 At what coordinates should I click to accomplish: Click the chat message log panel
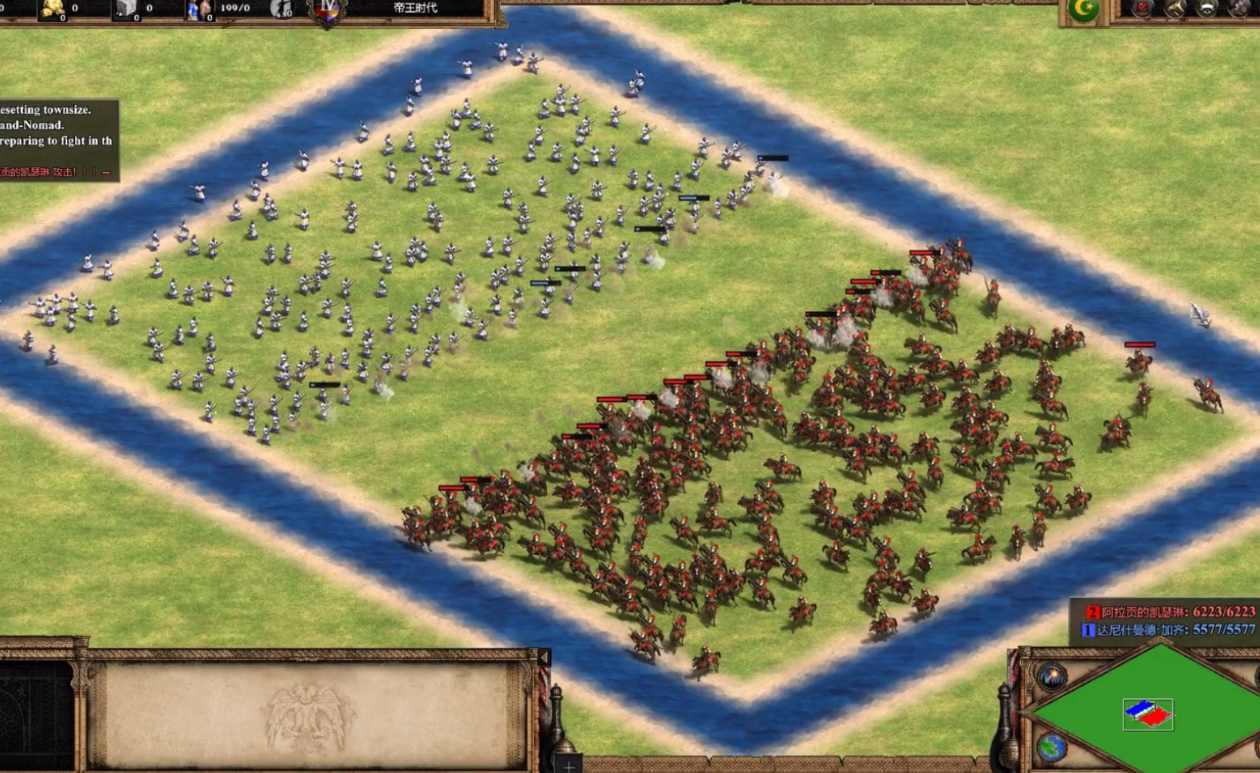coord(58,140)
